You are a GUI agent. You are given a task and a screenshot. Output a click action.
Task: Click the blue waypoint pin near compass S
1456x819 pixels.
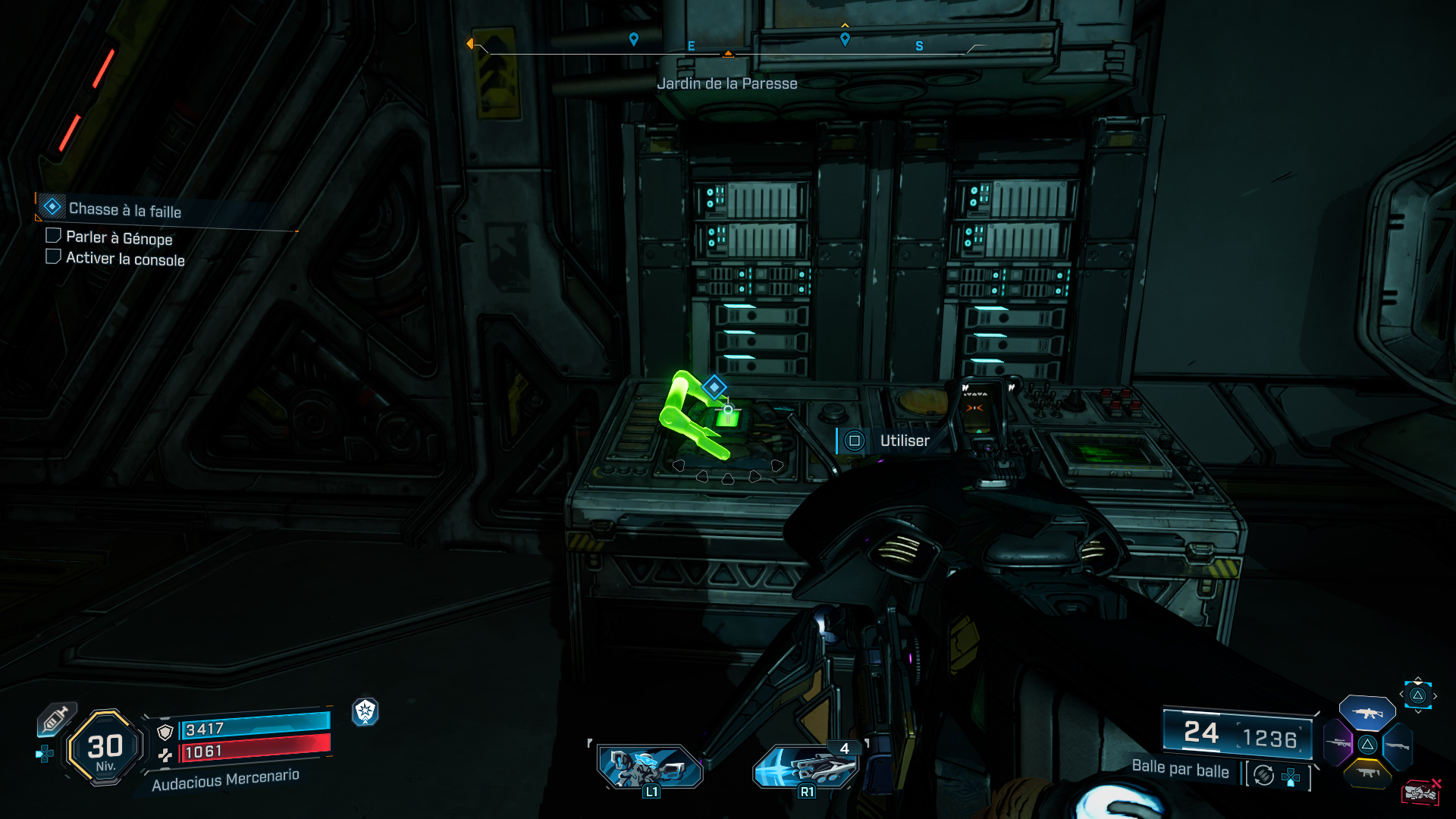pyautogui.click(x=845, y=39)
